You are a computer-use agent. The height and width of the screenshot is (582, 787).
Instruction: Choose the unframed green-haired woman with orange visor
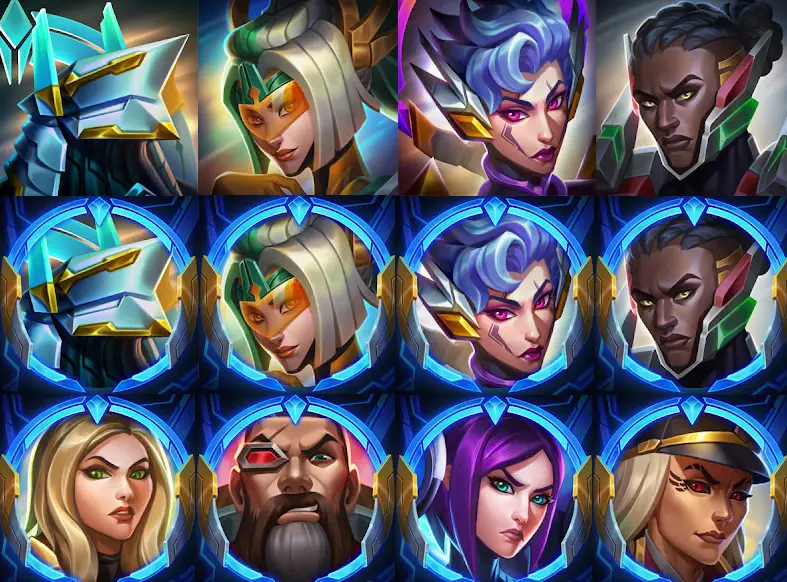click(297, 97)
